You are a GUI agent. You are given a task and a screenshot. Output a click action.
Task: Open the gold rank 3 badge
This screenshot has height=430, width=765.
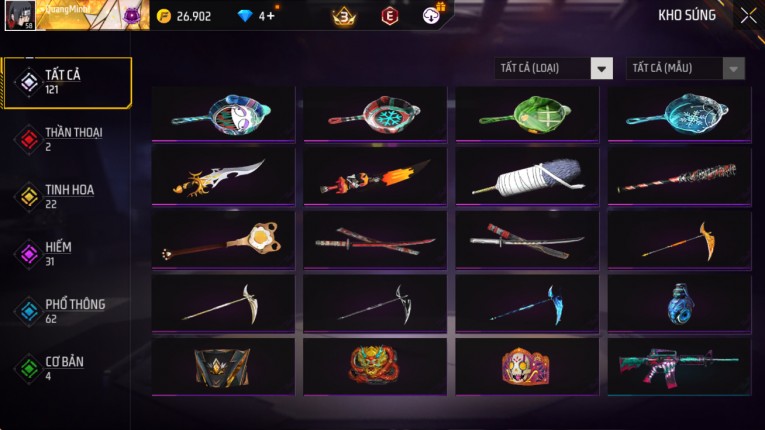345,15
